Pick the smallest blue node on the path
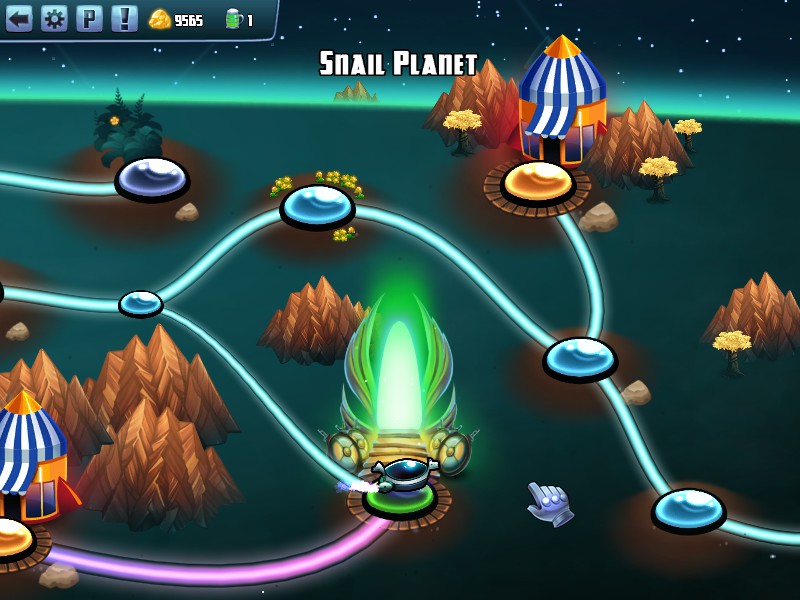 pos(141,302)
